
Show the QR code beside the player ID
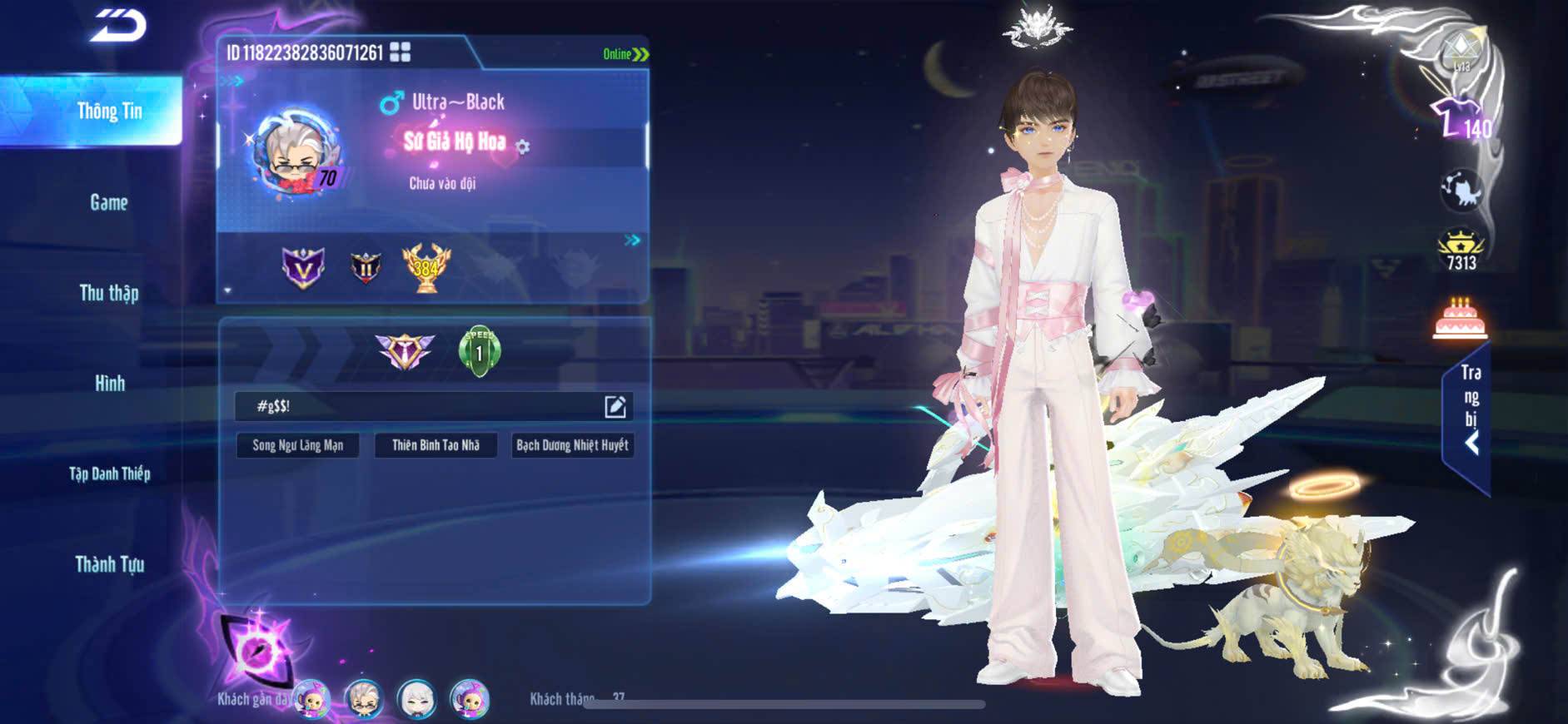pyautogui.click(x=401, y=52)
